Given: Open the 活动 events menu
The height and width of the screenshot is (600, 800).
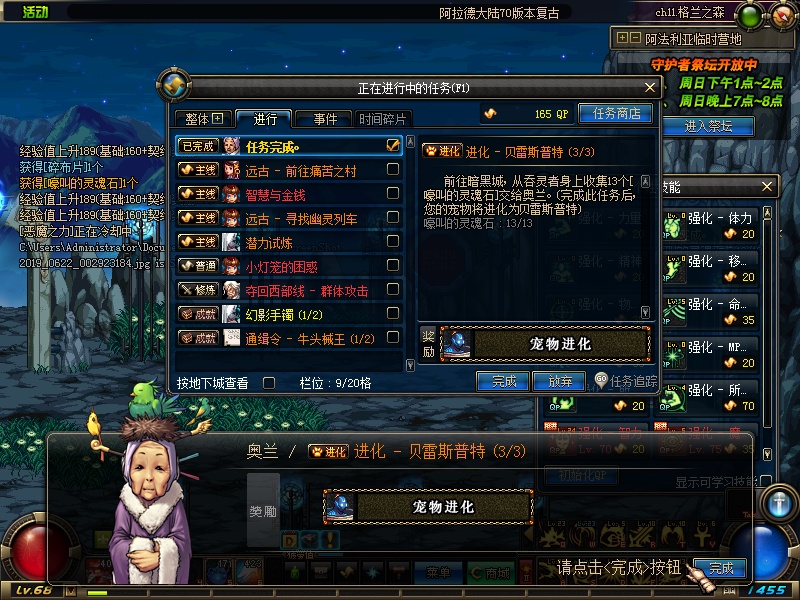Looking at the screenshot, I should (x=35, y=12).
